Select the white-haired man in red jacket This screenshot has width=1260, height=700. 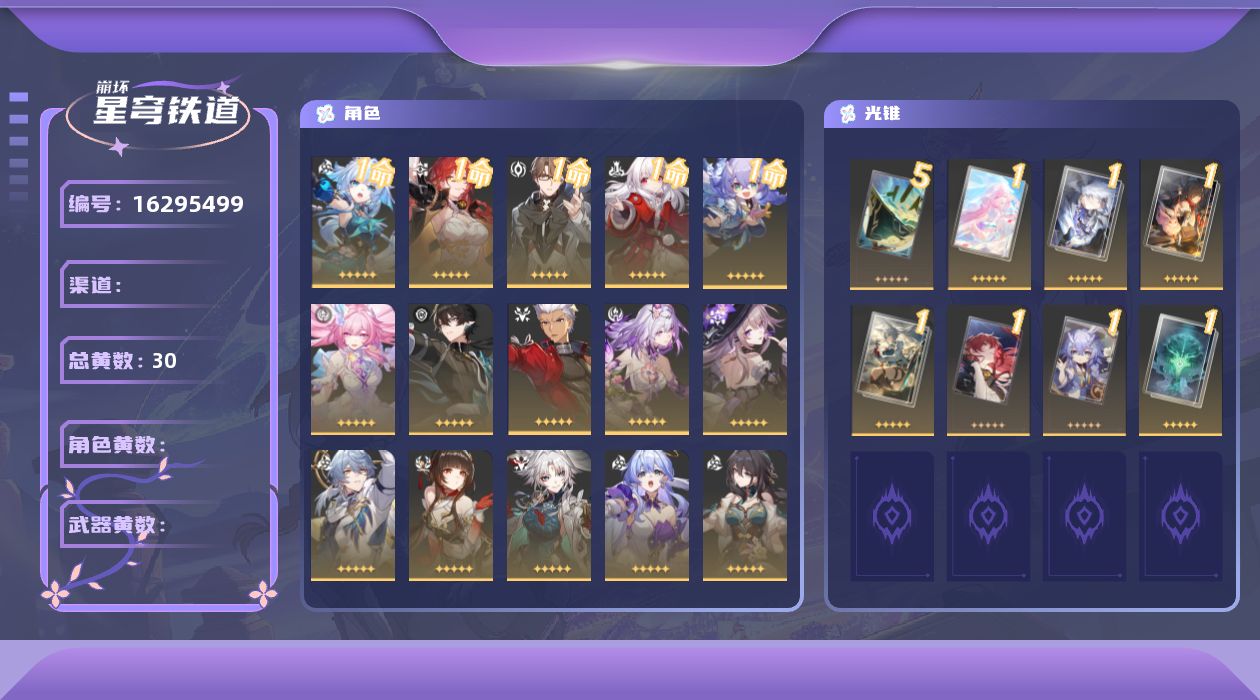click(x=549, y=369)
